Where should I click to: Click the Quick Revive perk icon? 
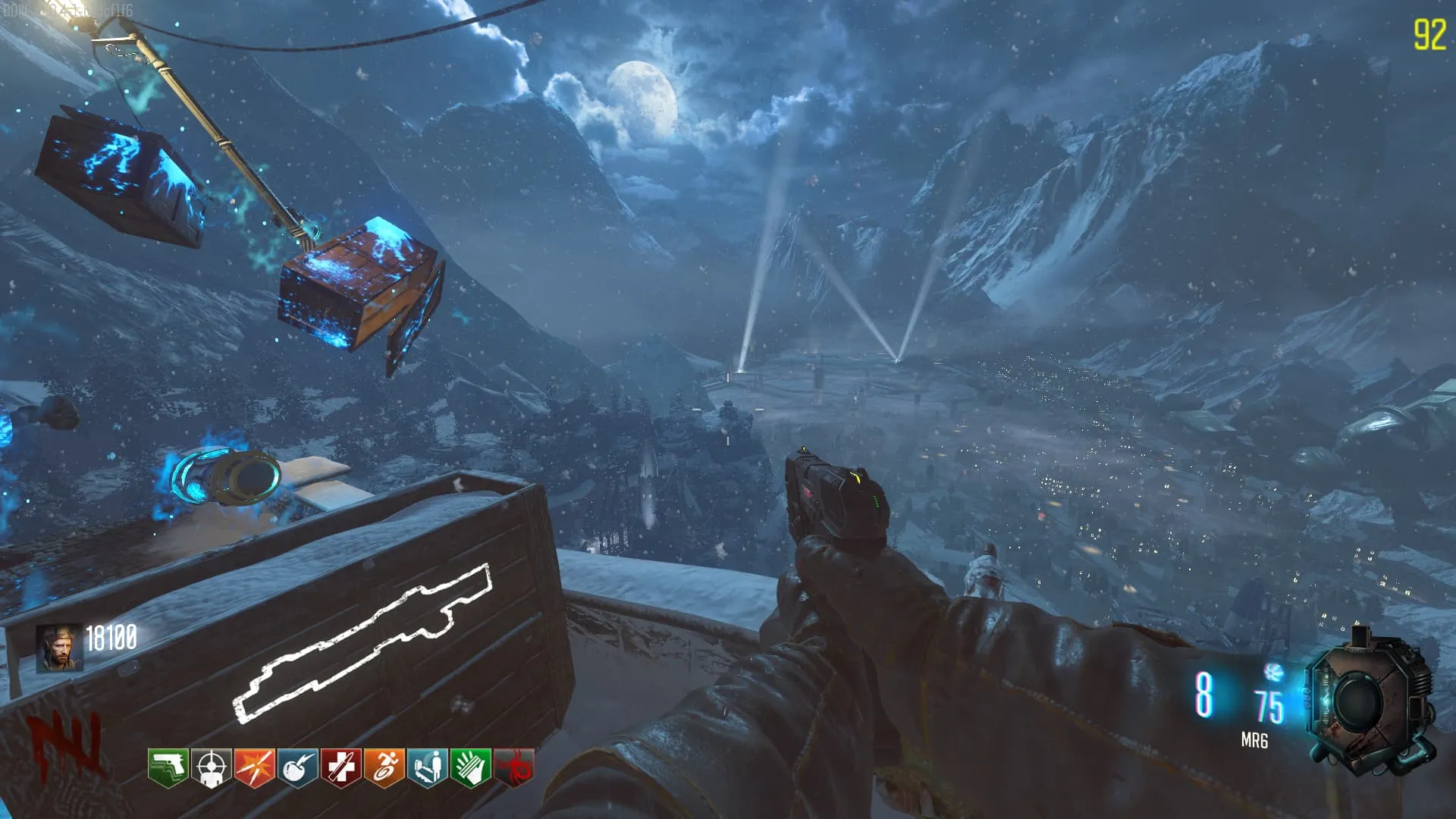pyautogui.click(x=428, y=767)
